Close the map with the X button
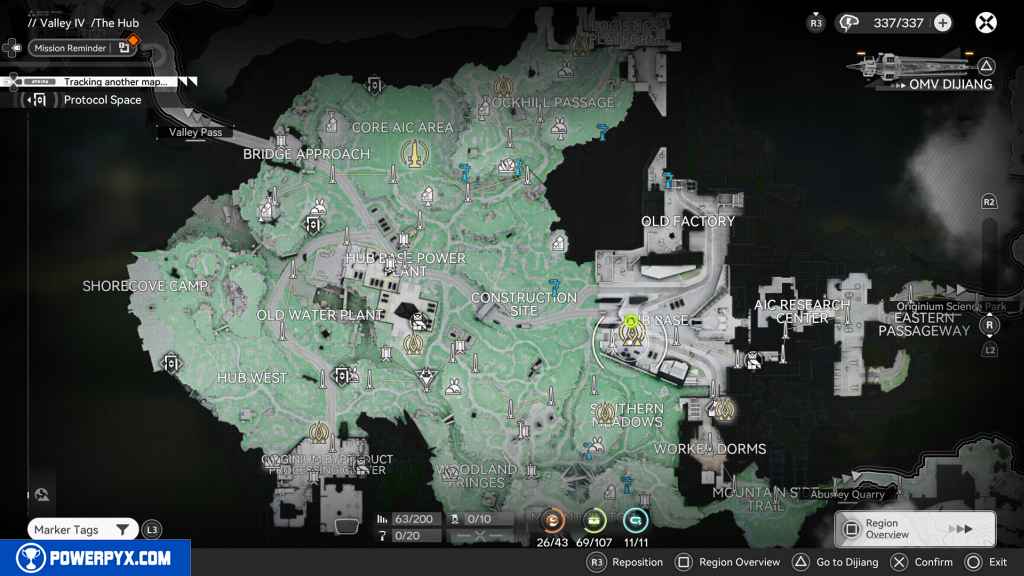 point(986,23)
